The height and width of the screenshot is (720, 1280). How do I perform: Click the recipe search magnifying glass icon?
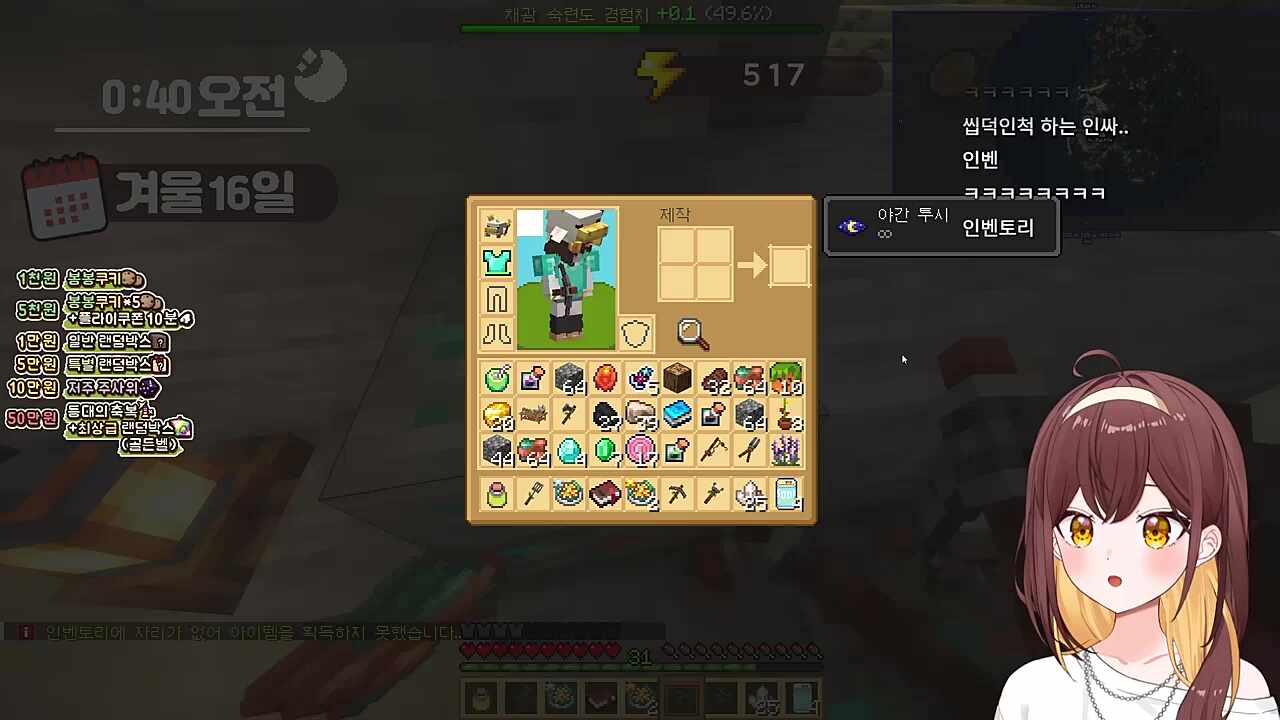[x=693, y=333]
